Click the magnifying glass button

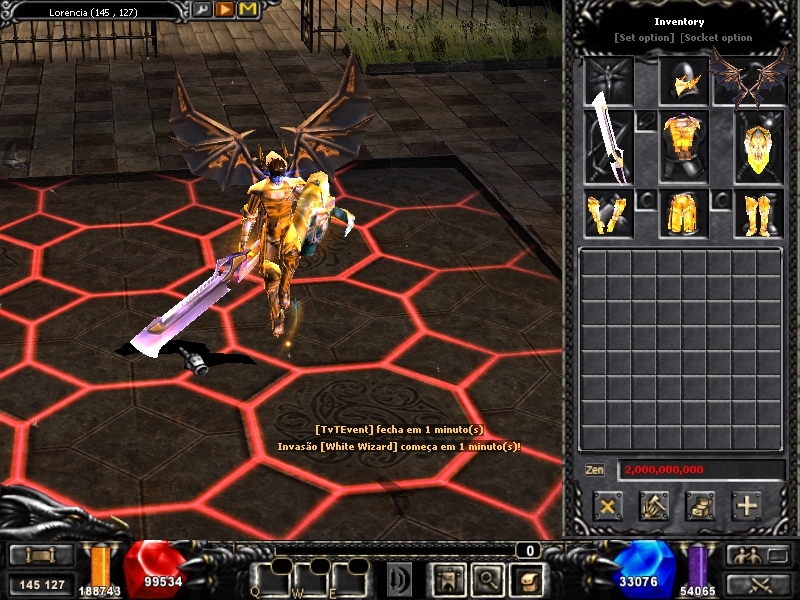coord(486,577)
